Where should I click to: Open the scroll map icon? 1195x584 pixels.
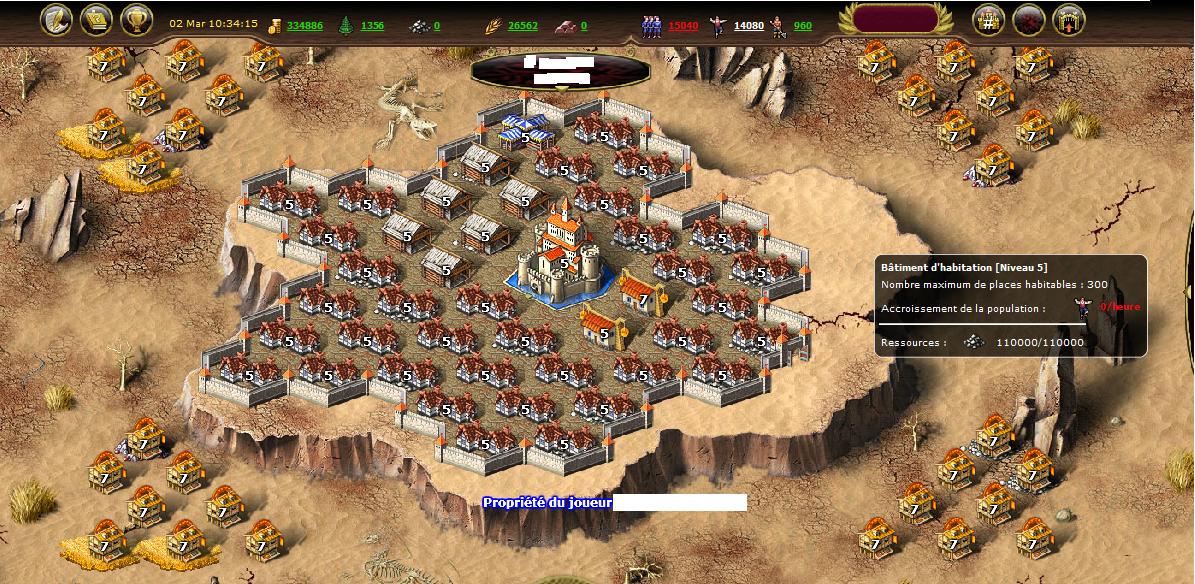click(96, 20)
